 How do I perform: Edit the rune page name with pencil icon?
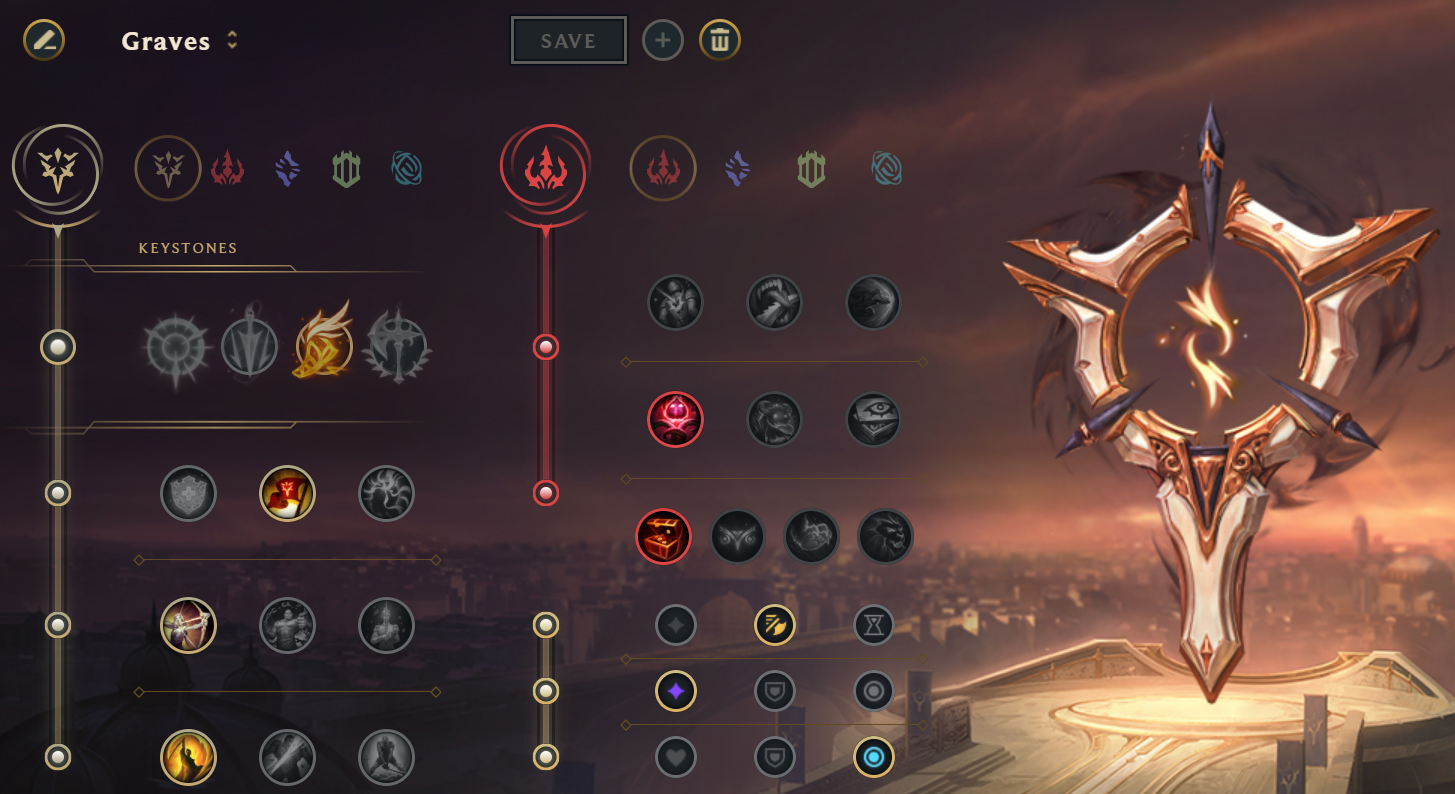44,40
